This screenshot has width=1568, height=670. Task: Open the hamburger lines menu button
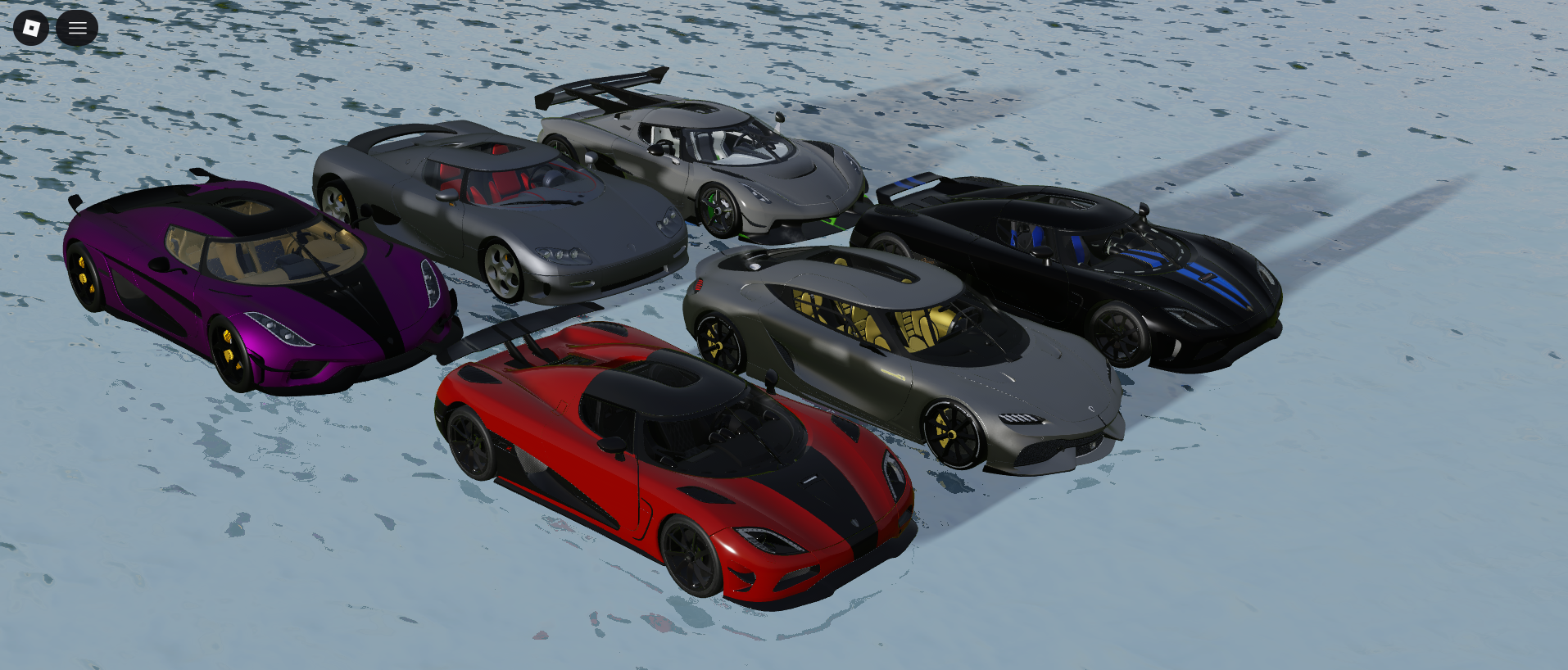(x=77, y=28)
